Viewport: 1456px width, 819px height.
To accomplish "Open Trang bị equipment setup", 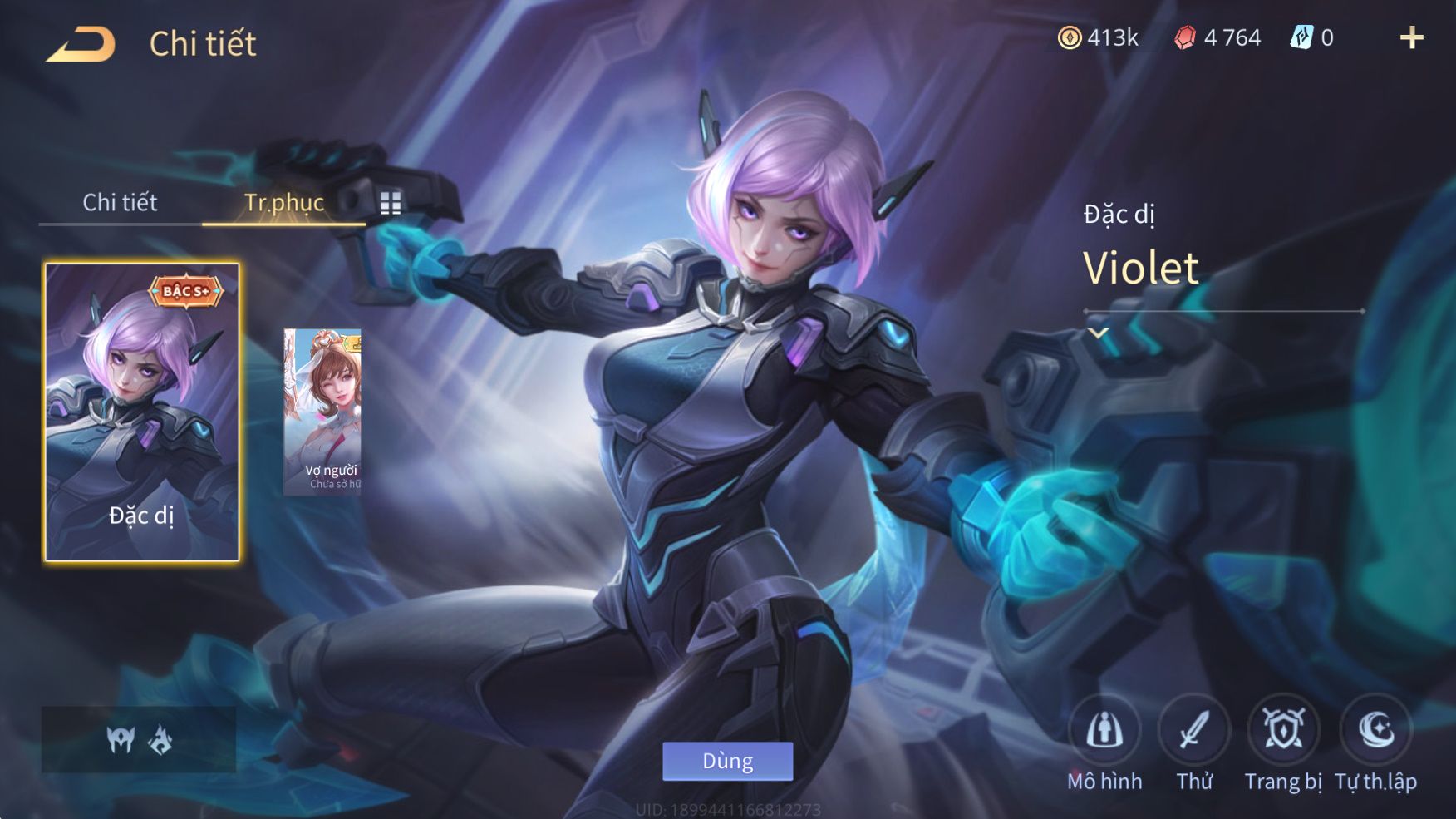I will 1284,732.
